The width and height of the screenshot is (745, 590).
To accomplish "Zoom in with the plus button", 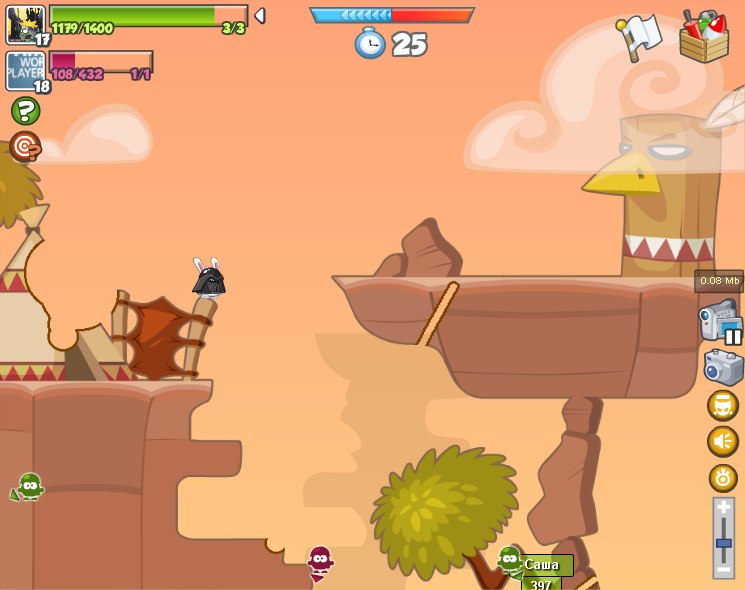I will (x=723, y=508).
